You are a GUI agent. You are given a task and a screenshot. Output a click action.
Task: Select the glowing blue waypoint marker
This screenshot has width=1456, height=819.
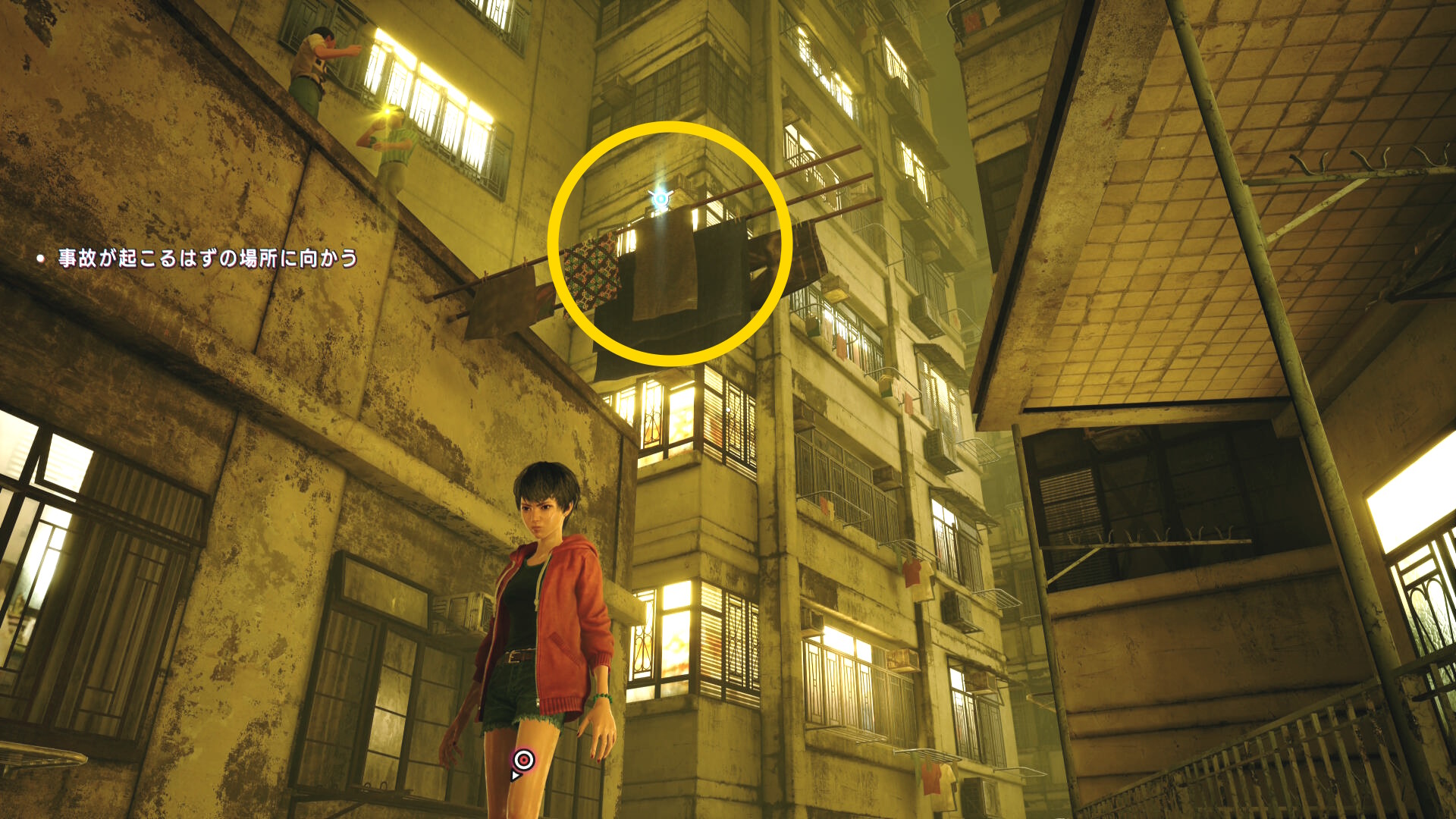coord(661,199)
